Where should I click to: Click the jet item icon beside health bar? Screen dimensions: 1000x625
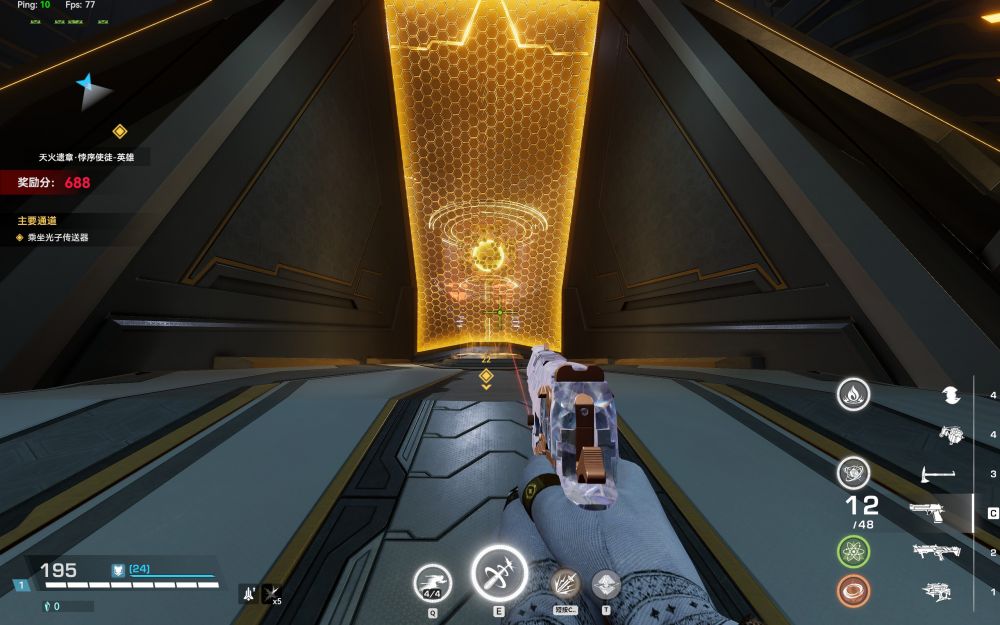[248, 593]
